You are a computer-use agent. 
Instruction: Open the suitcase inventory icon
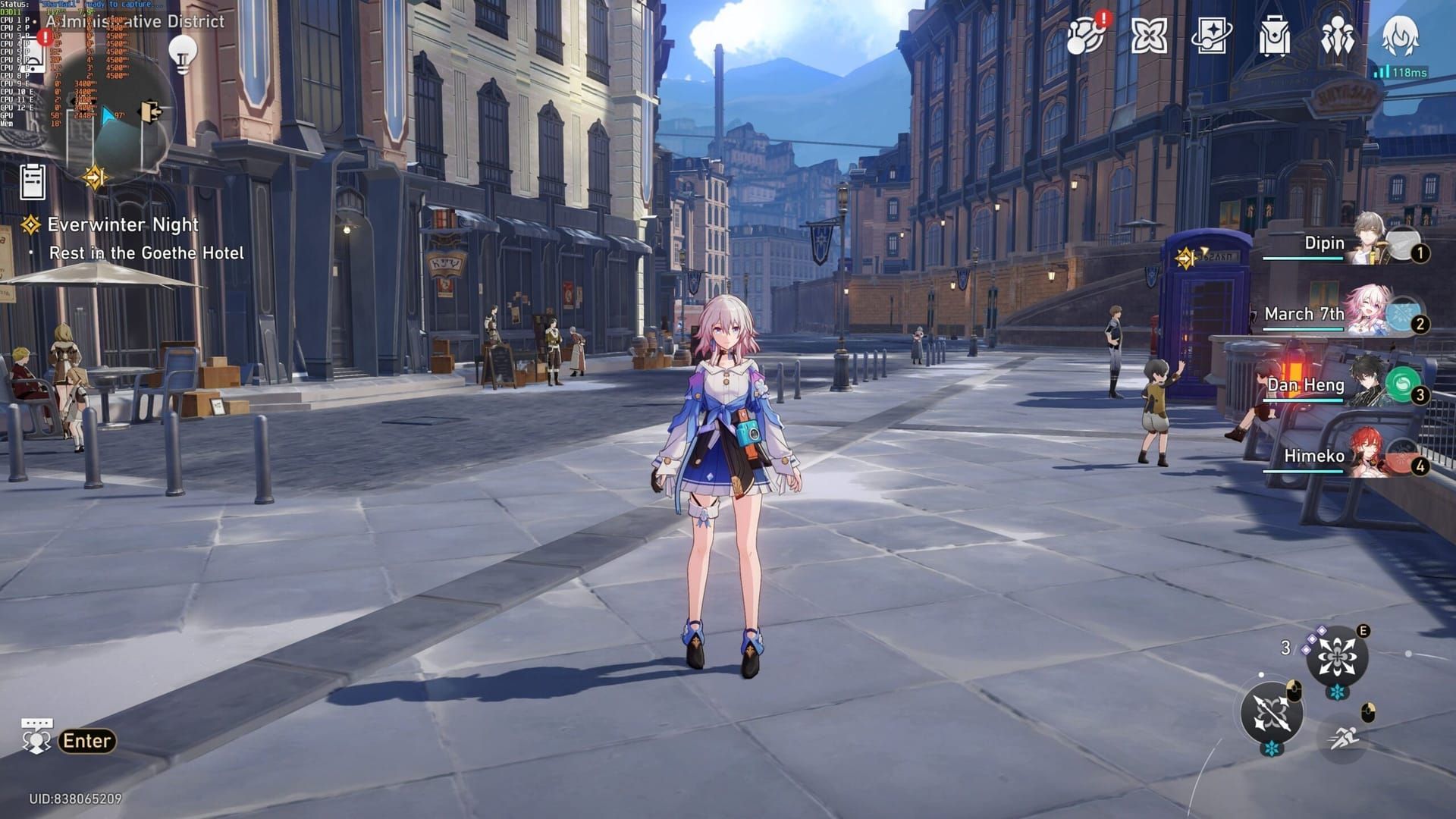(x=1274, y=36)
